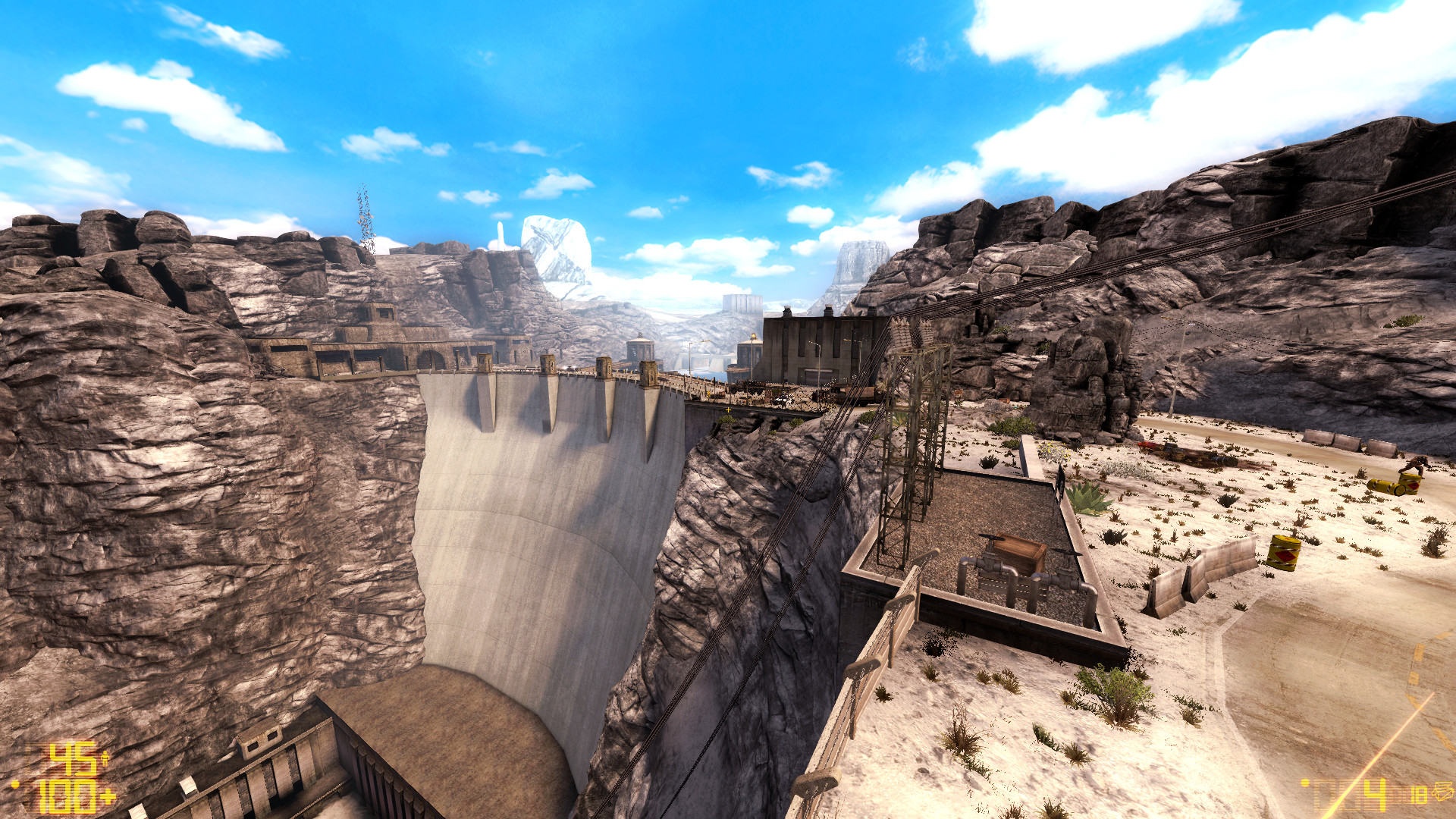The height and width of the screenshot is (819, 1456).
Task: Click the yellow ammo status dot indicator
Action: pyautogui.click(x=1305, y=783)
